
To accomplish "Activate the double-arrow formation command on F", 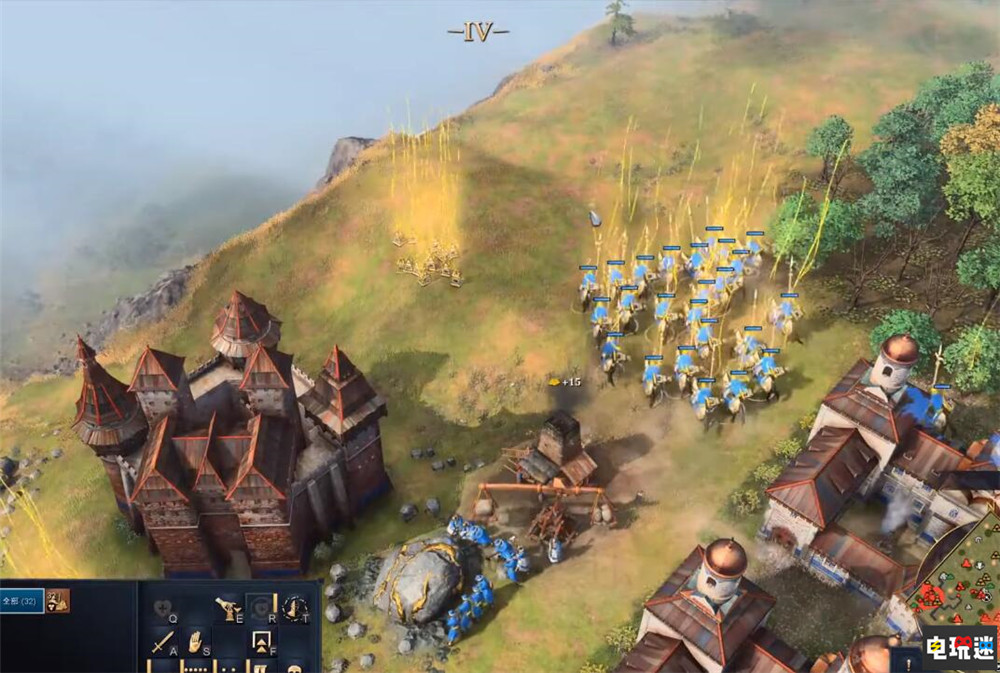I will 262,641.
